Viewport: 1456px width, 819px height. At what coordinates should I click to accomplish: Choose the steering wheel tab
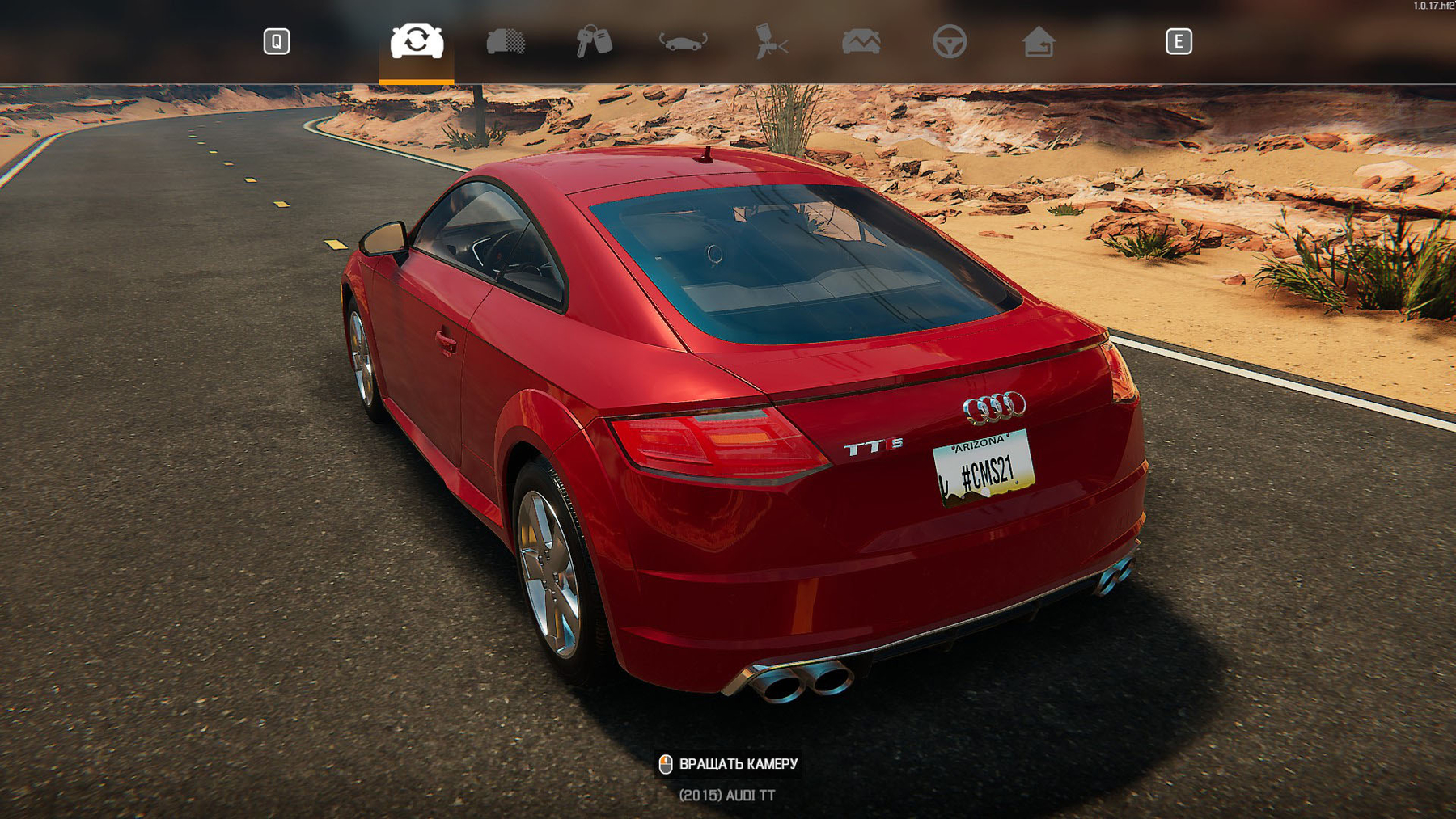coord(950,41)
